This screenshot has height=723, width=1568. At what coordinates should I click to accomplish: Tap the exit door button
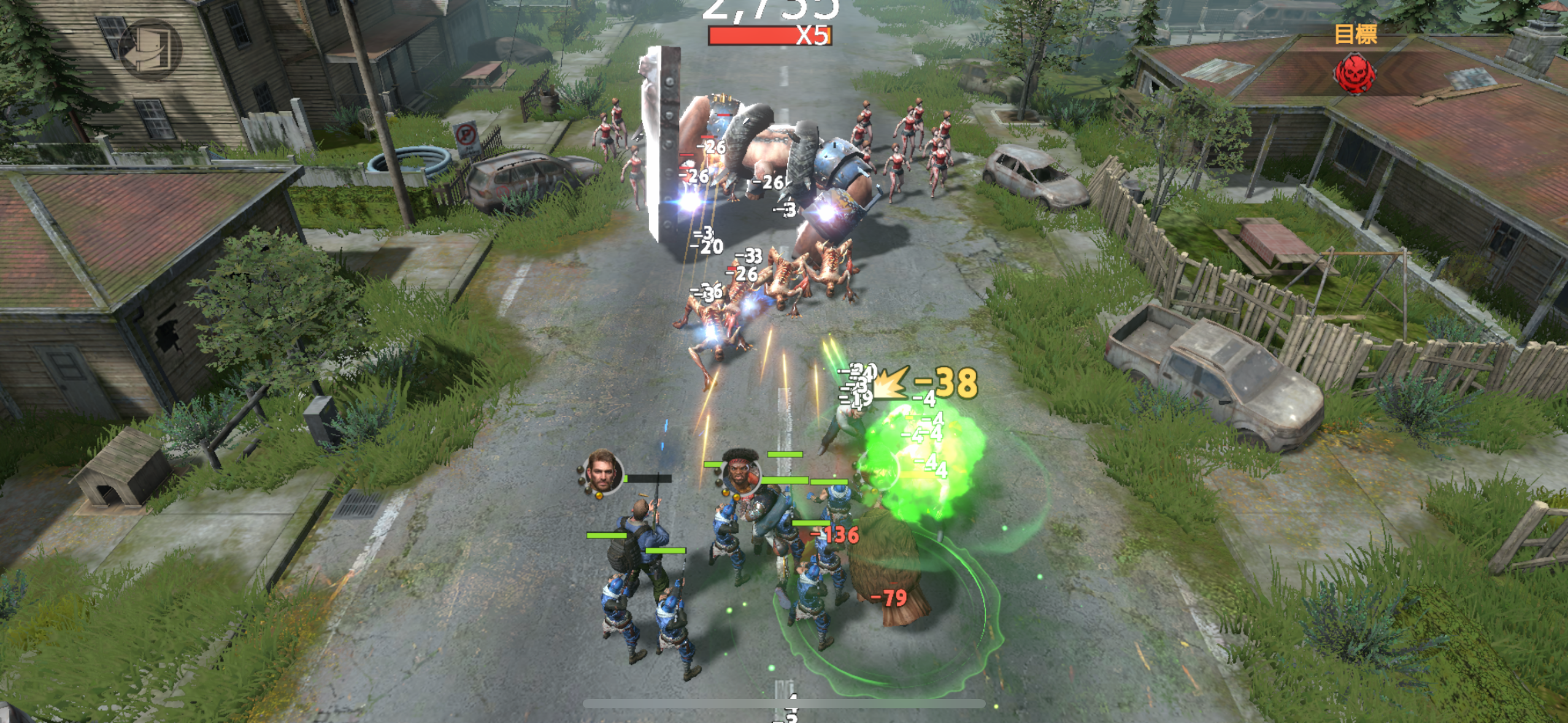tap(150, 49)
